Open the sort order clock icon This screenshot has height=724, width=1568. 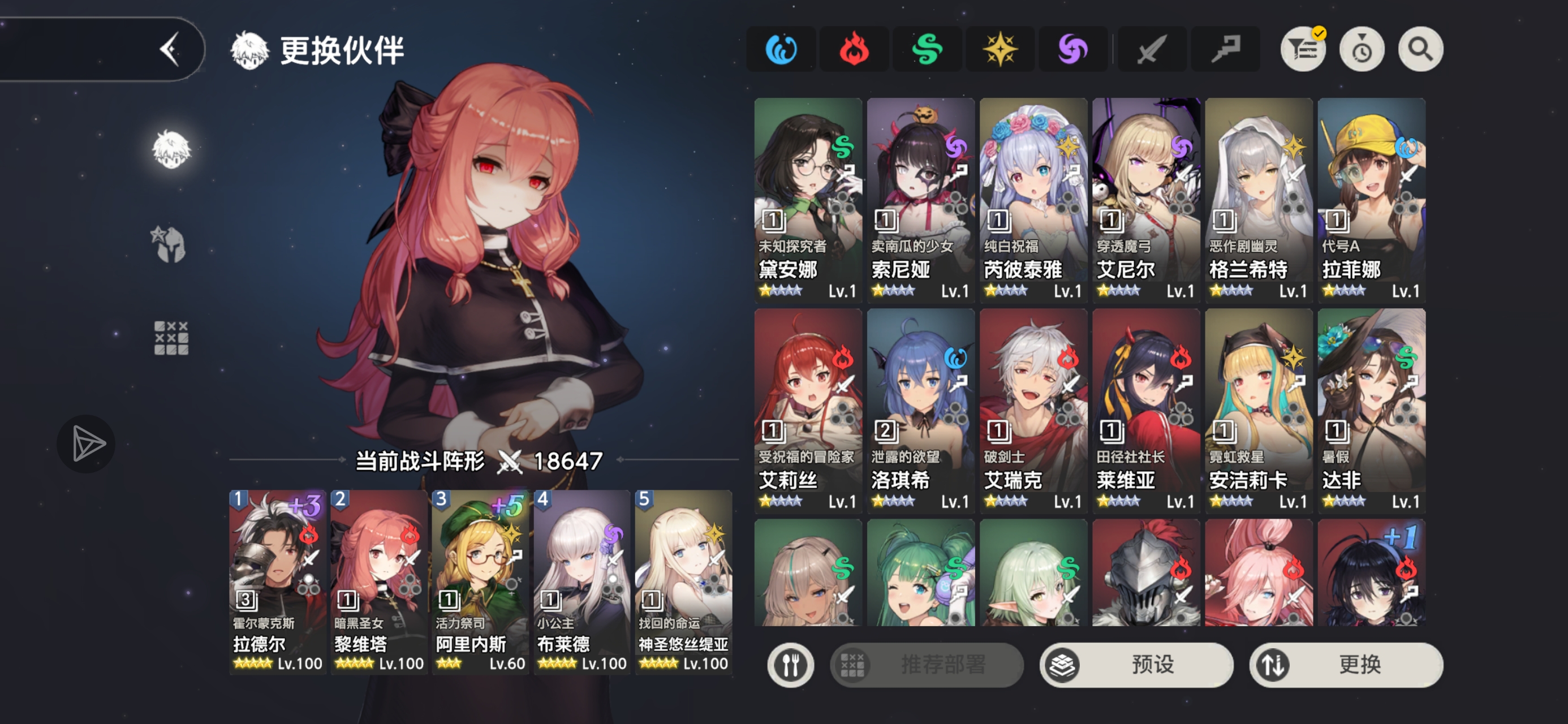pyautogui.click(x=1362, y=49)
